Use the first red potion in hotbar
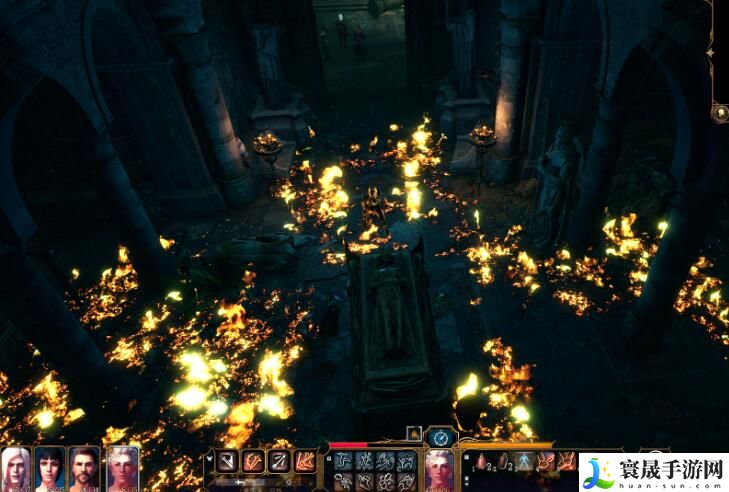Screen dimensions: 729x492 coord(481,461)
